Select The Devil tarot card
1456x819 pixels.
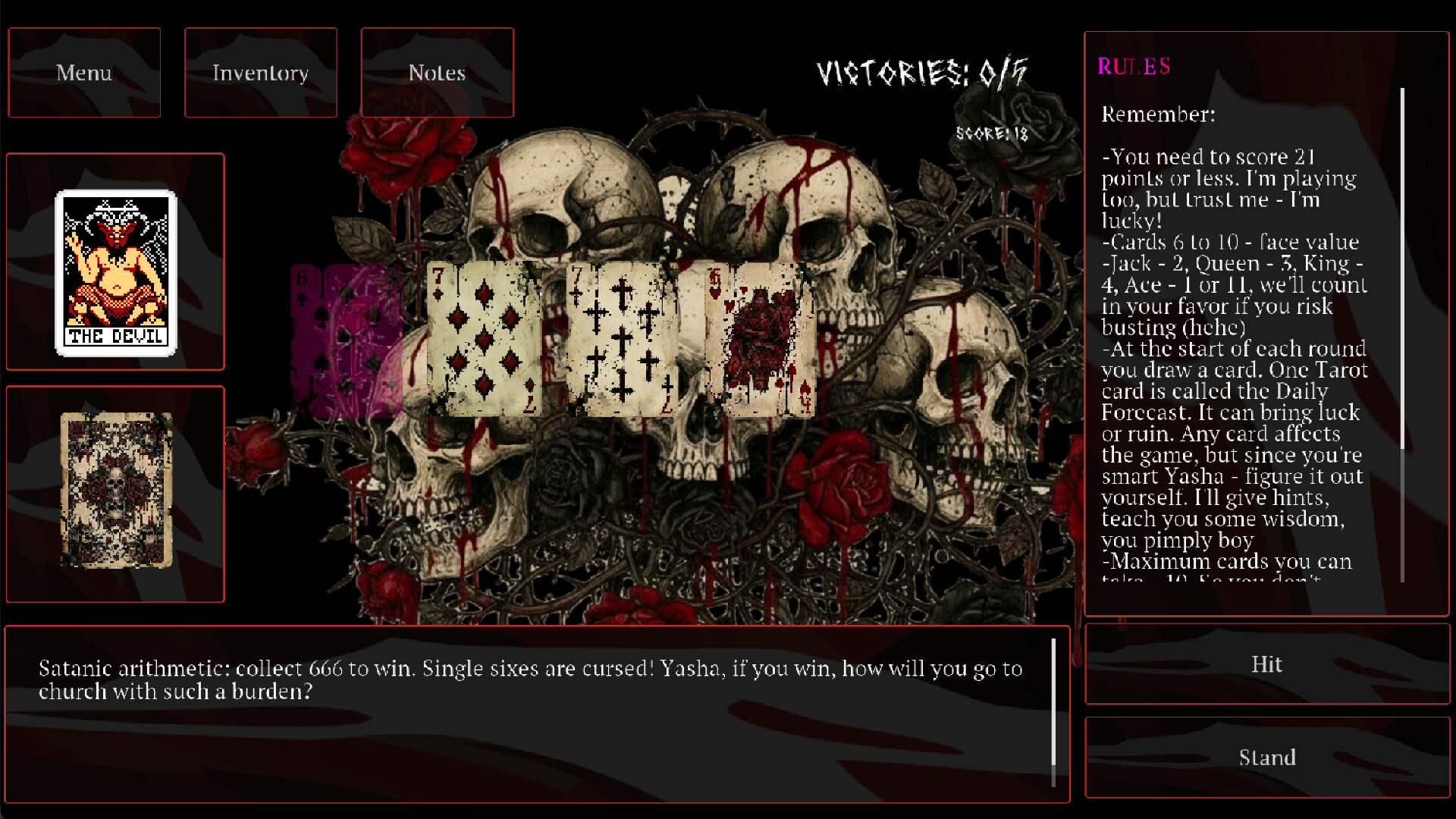[115, 273]
